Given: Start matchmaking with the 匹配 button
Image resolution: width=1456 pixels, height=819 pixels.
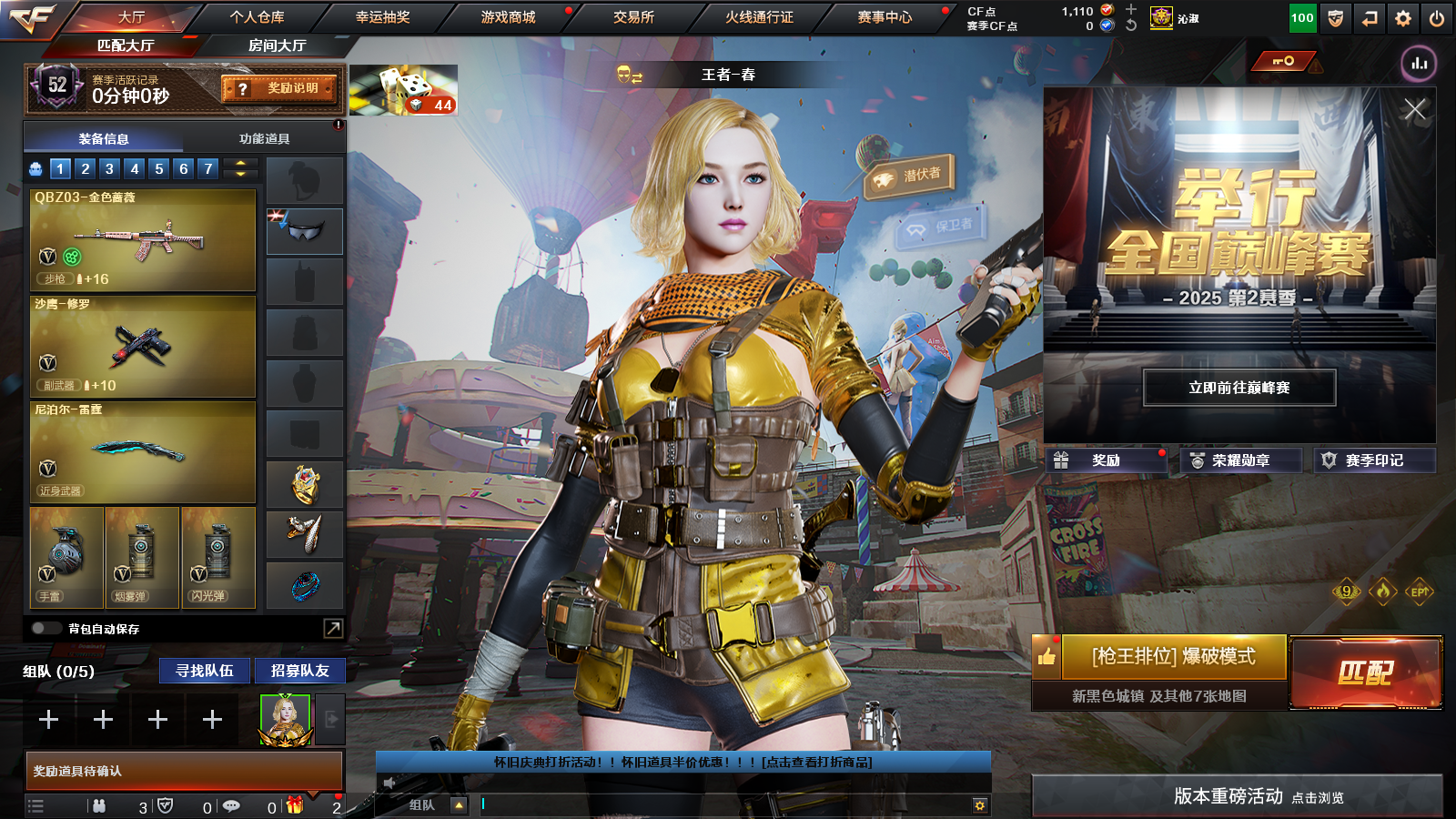Looking at the screenshot, I should (x=1366, y=672).
